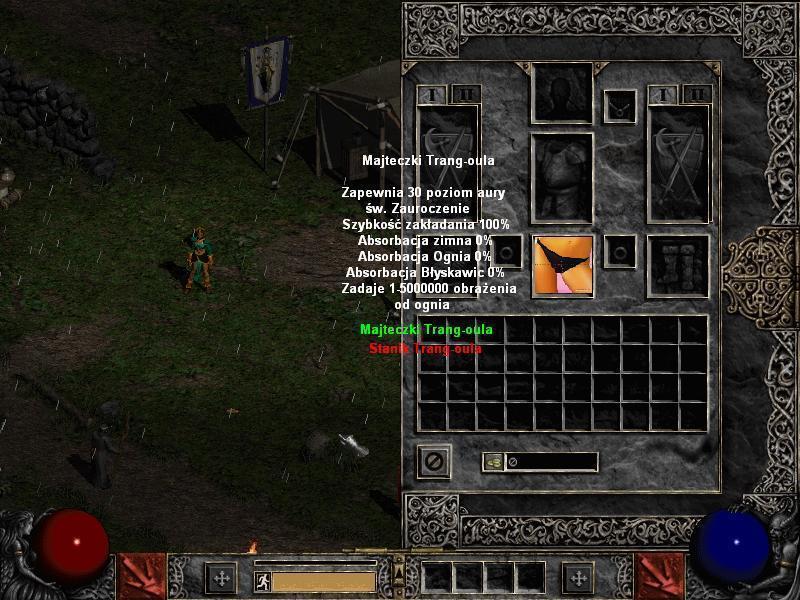
Task: Select the empty amulet slot
Action: pyautogui.click(x=621, y=105)
